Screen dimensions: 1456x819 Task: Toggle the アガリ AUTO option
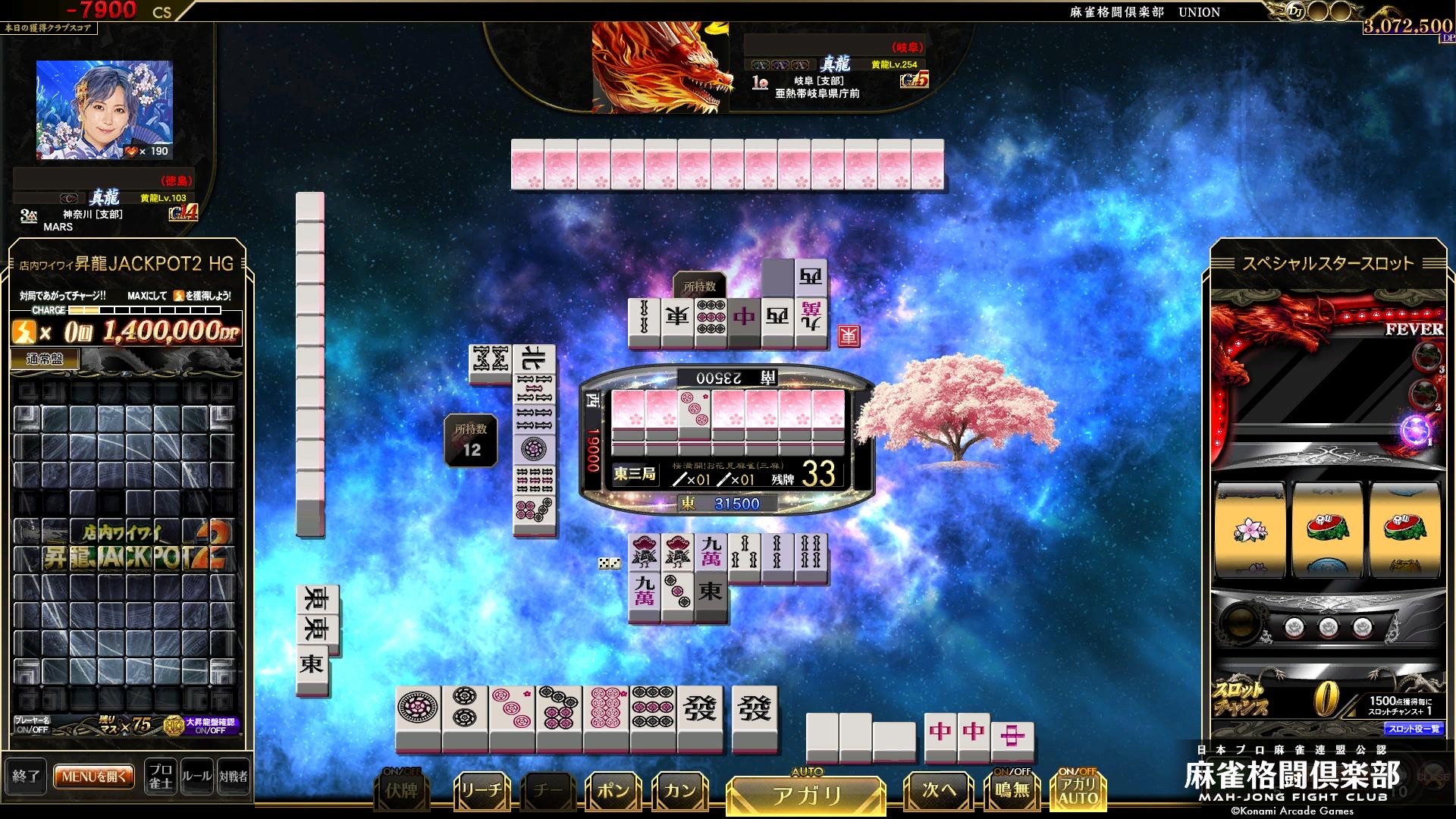pyautogui.click(x=1078, y=789)
